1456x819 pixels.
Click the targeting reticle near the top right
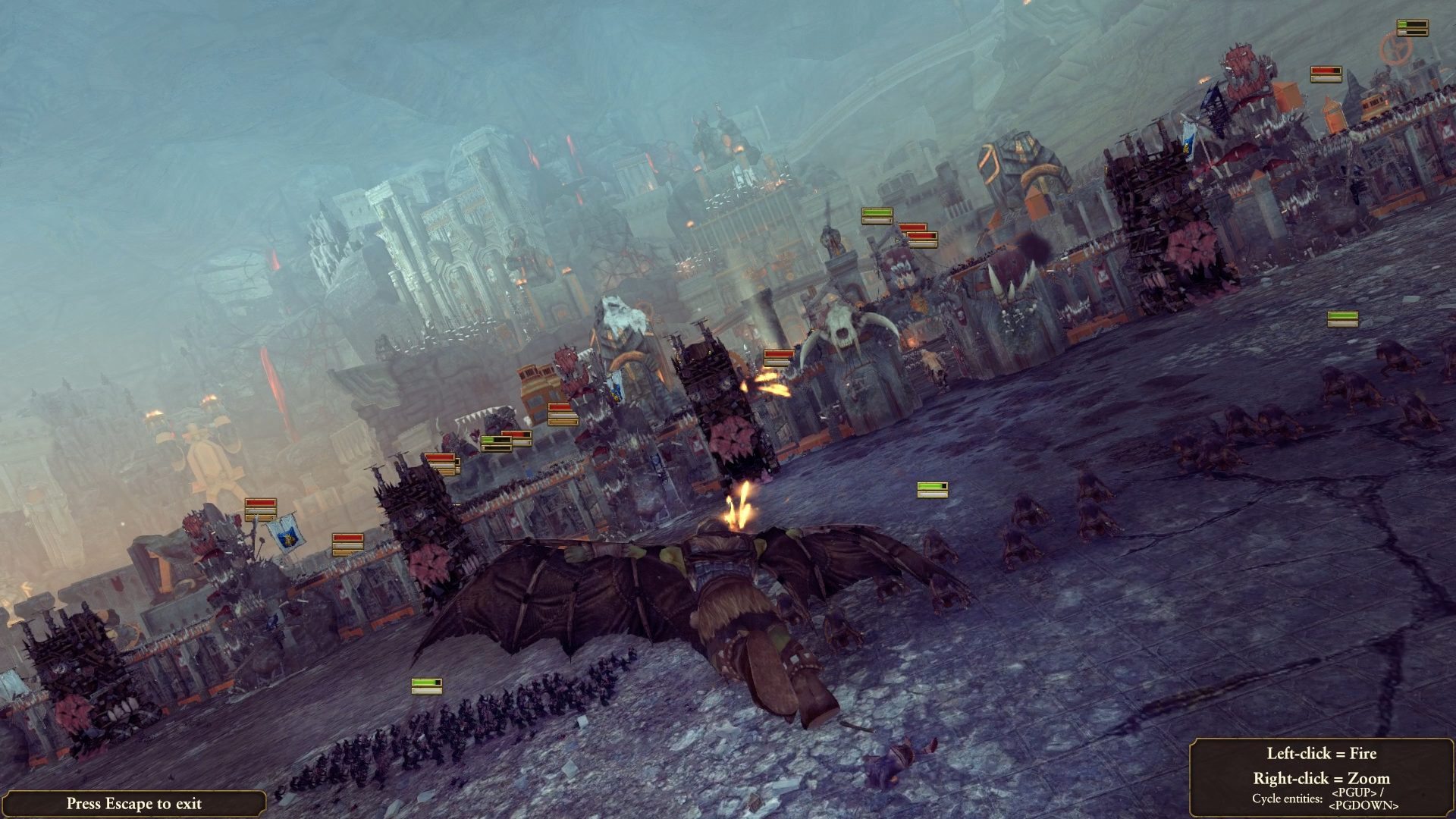[x=1395, y=47]
